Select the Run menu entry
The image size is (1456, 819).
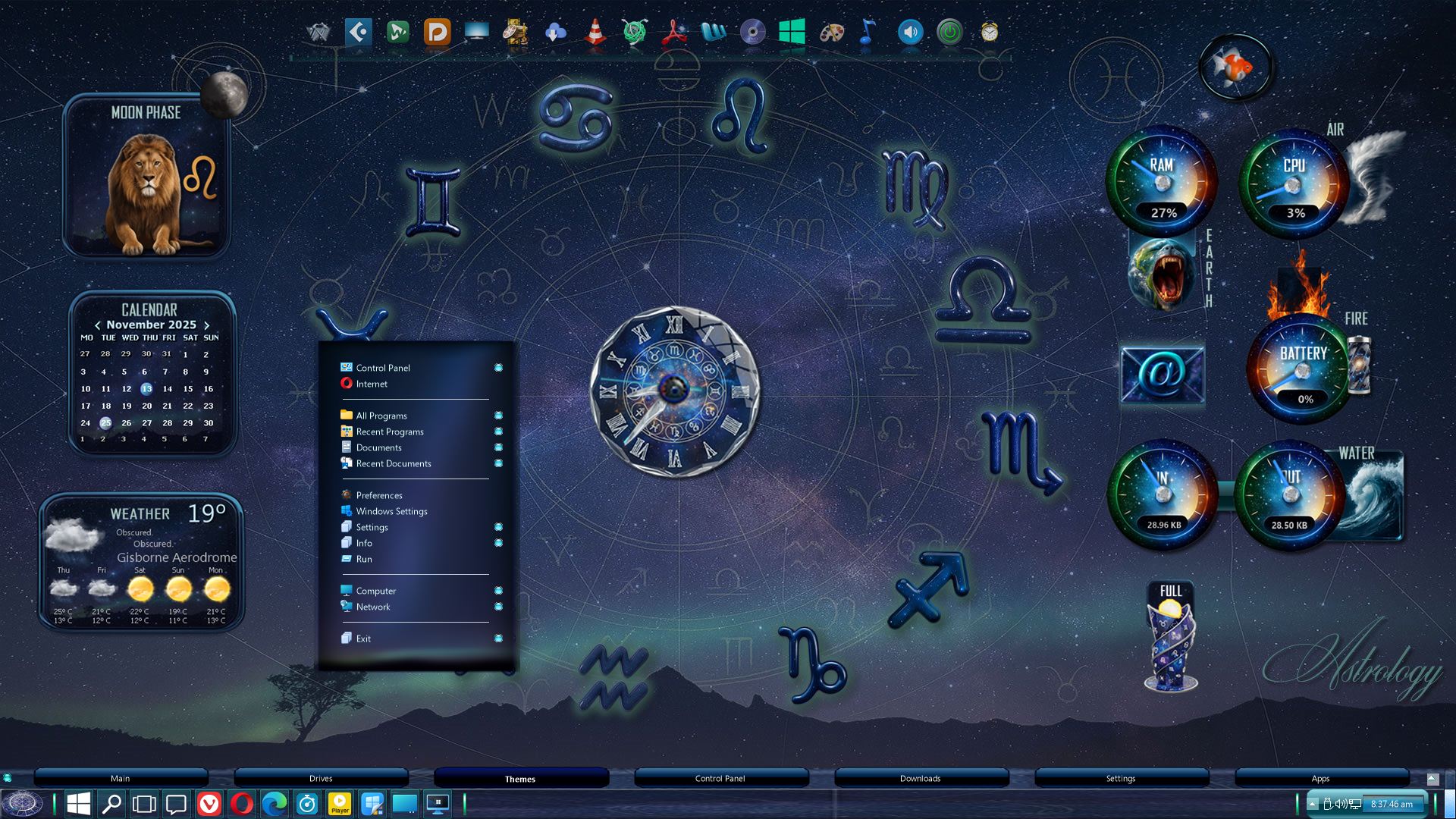coord(364,559)
